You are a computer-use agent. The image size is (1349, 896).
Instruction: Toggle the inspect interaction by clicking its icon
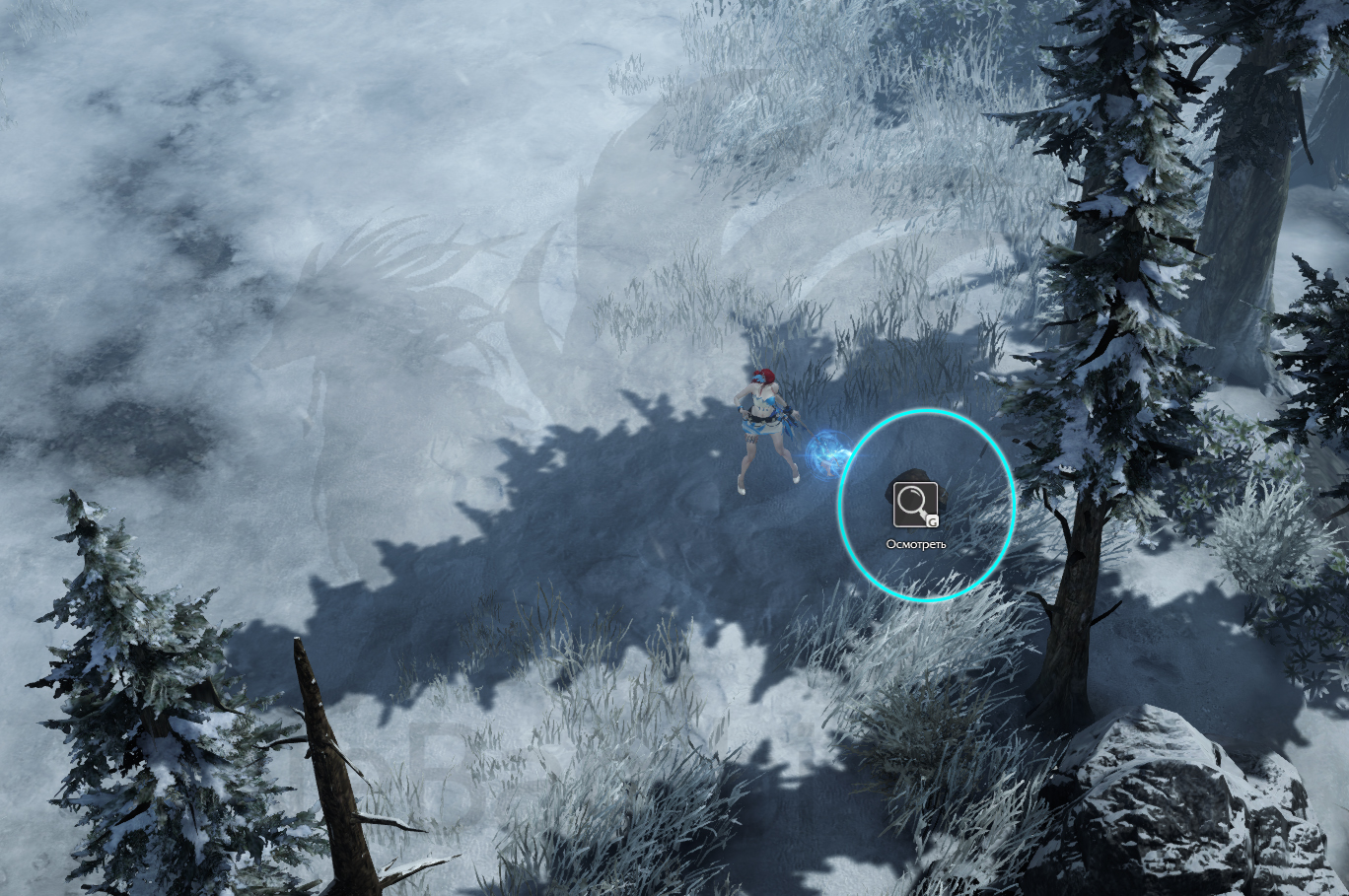click(x=915, y=503)
